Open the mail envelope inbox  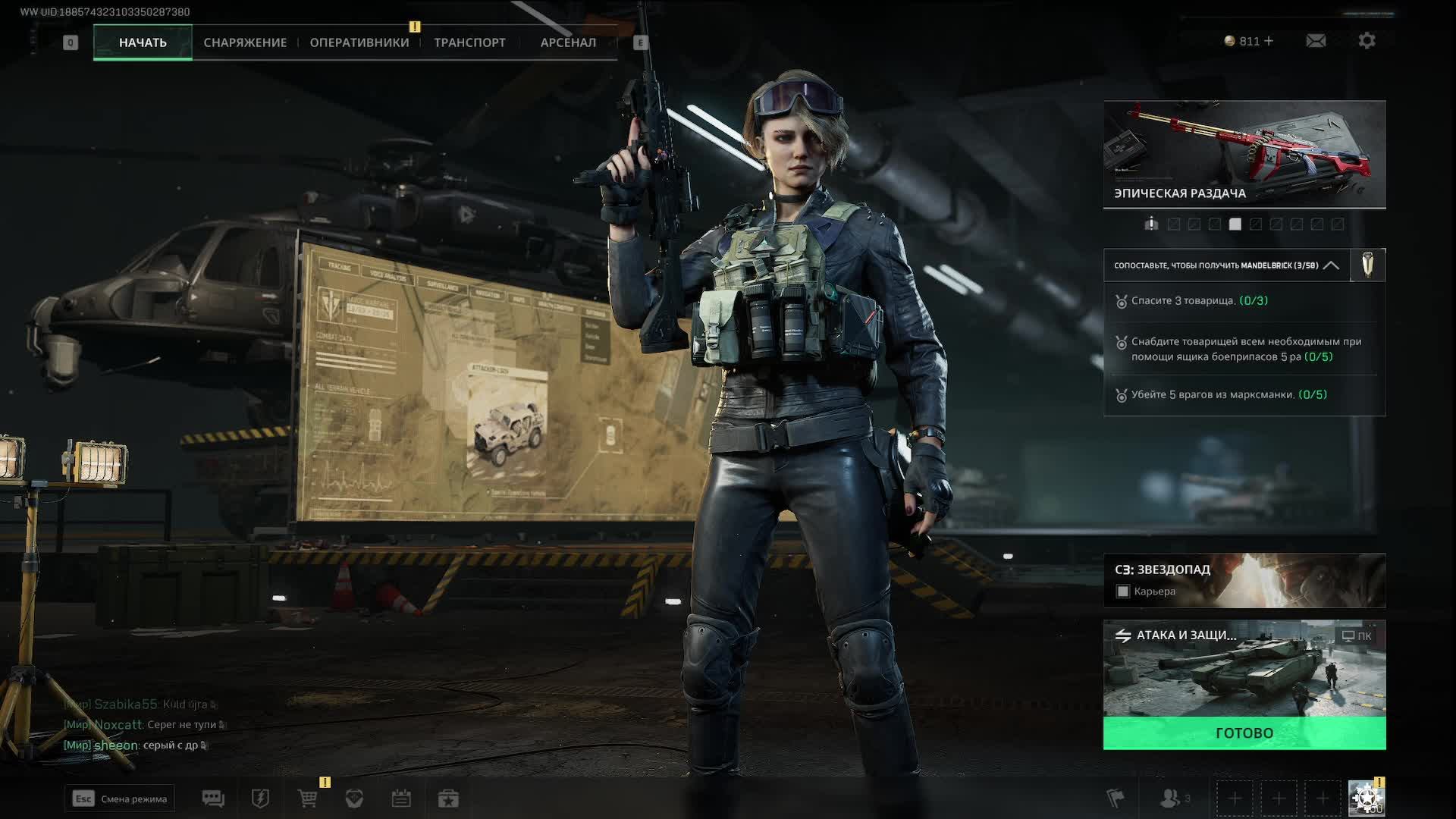tap(1316, 41)
